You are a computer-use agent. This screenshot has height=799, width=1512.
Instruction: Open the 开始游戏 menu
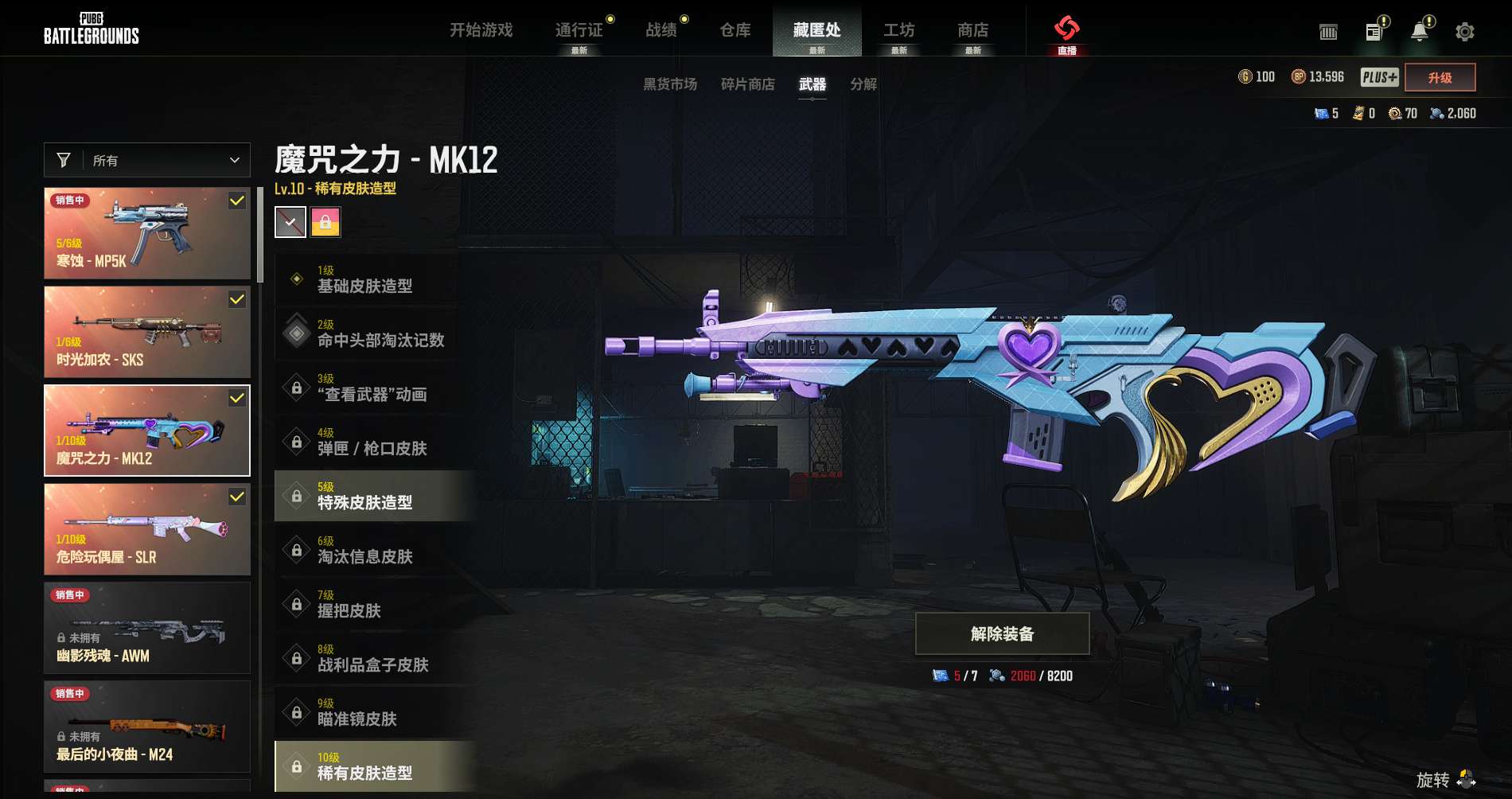(481, 30)
